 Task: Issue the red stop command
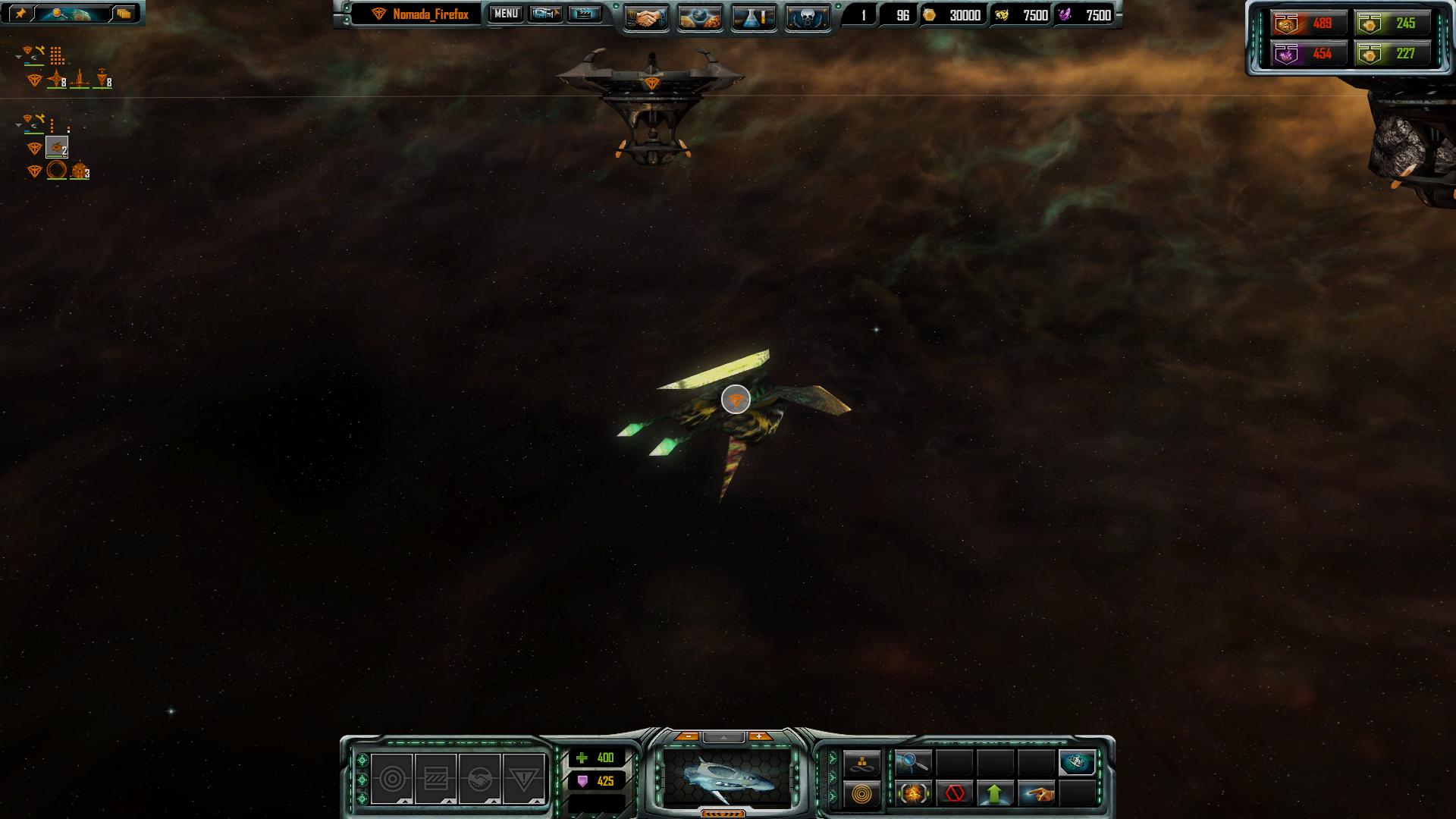point(954,794)
